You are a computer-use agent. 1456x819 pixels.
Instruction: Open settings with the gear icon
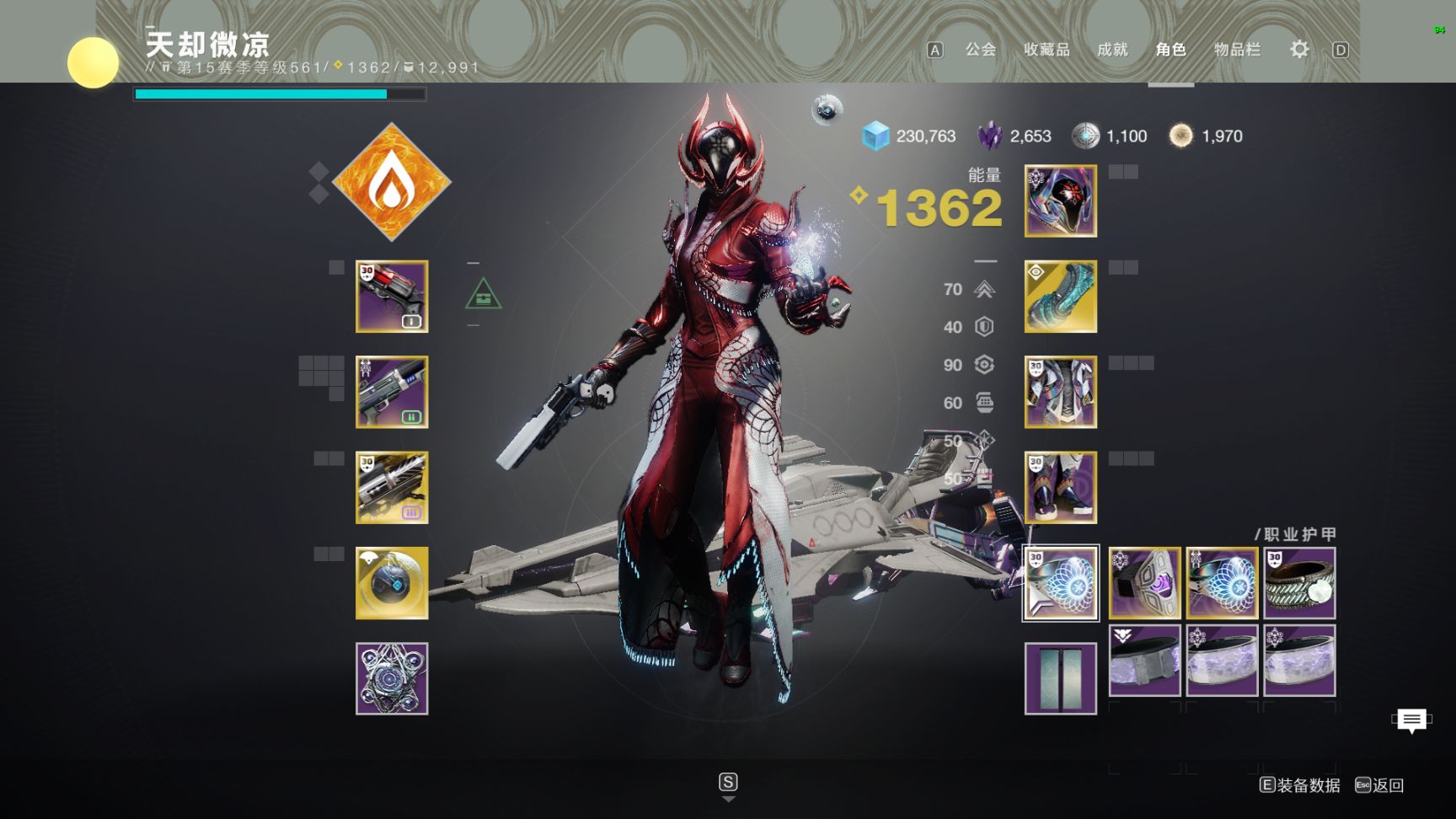tap(1299, 50)
